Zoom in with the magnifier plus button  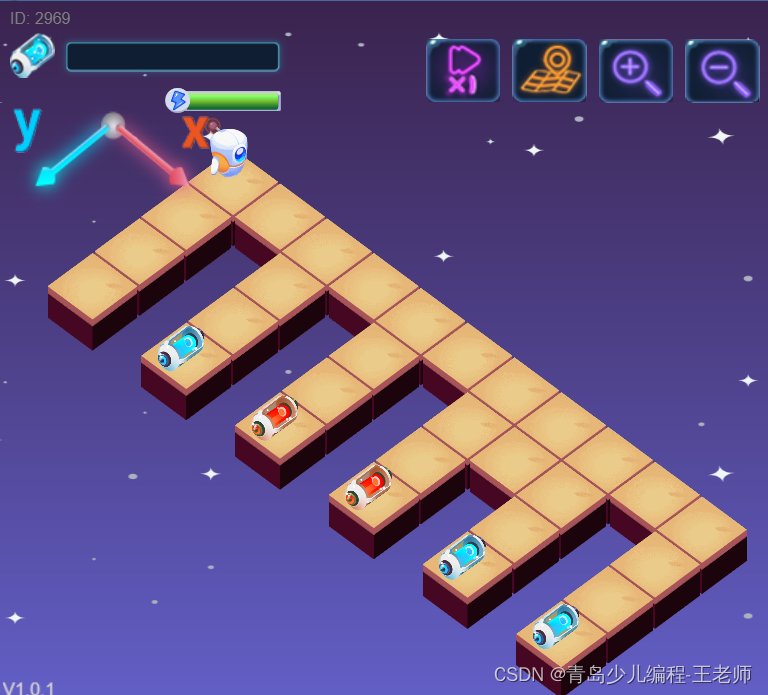635,70
